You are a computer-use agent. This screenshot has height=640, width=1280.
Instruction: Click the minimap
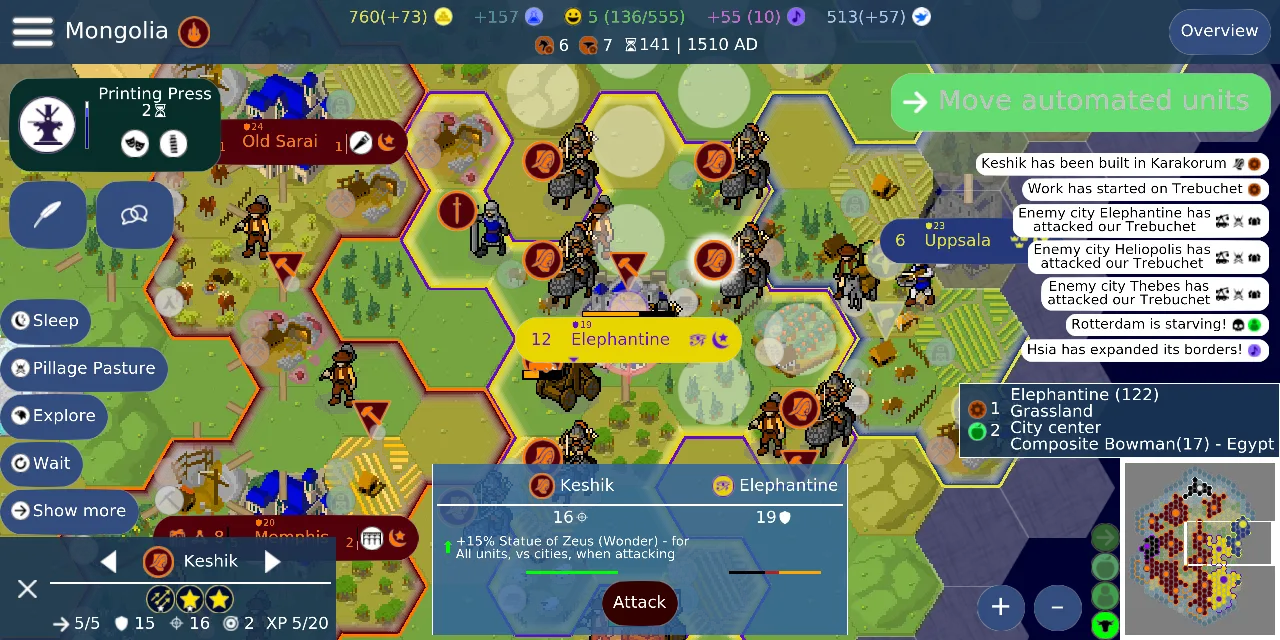(x=1199, y=549)
